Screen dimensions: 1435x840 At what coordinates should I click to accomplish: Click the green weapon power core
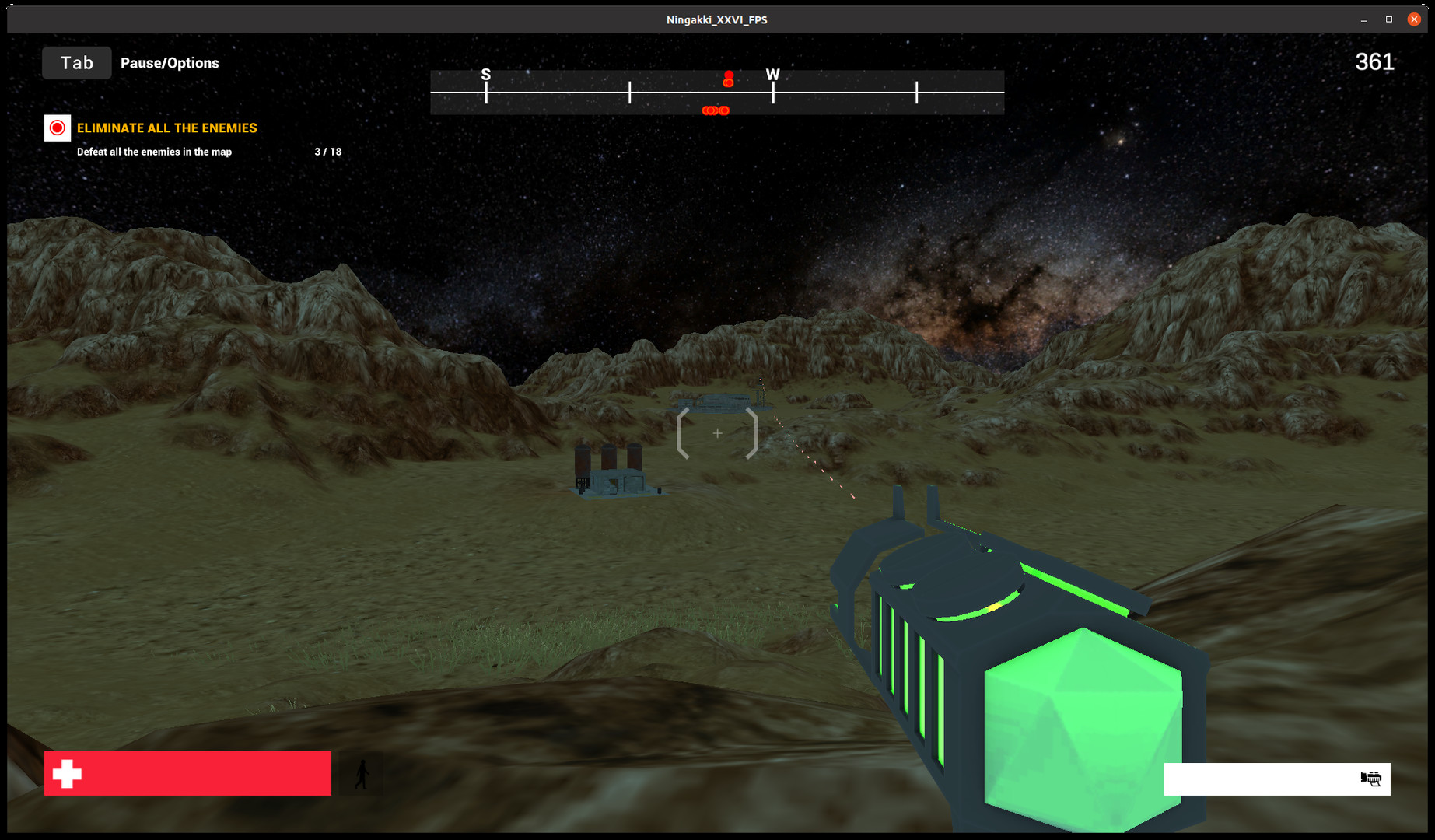coord(1081,723)
